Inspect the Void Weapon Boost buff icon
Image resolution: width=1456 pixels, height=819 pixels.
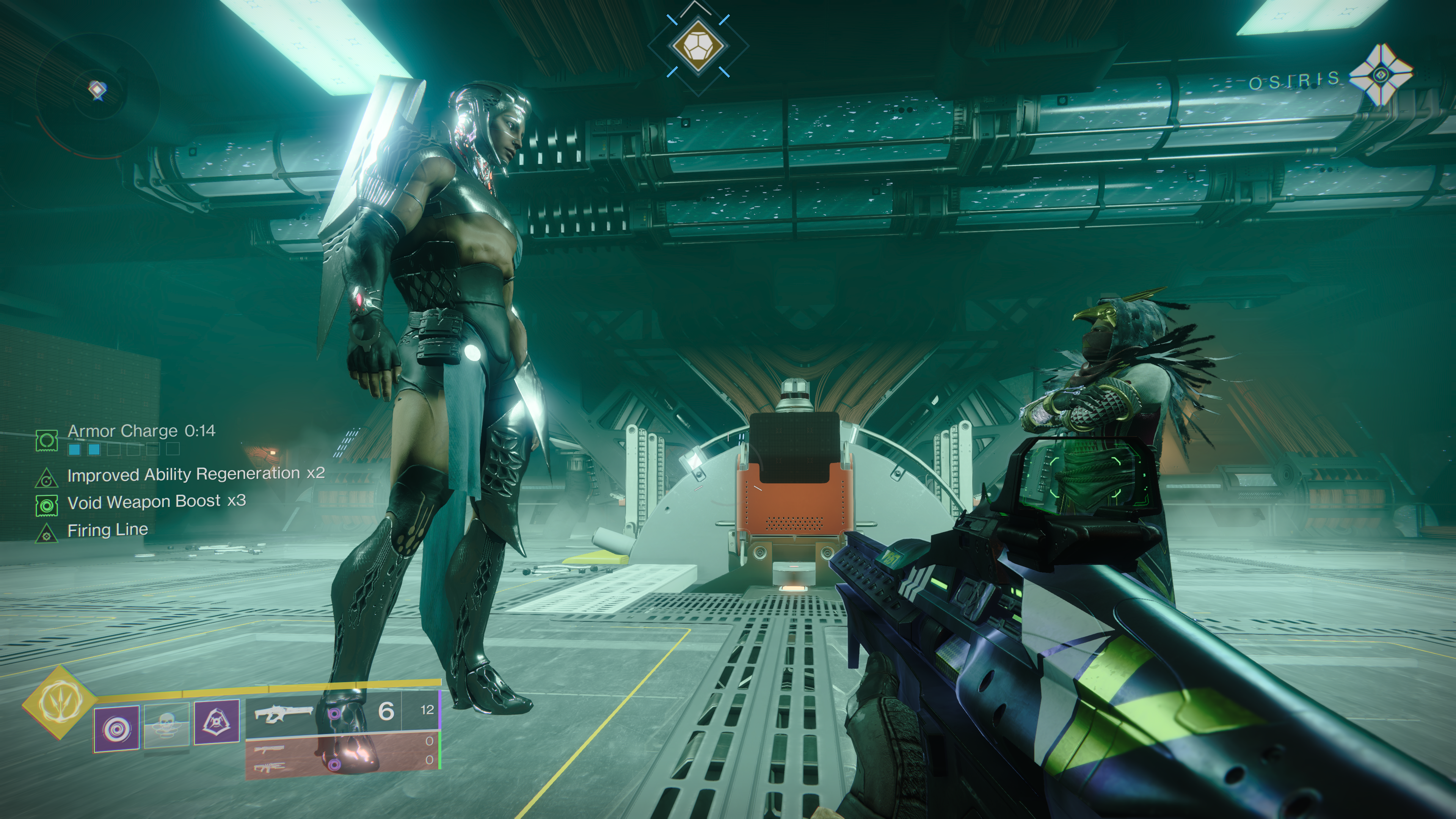click(47, 505)
